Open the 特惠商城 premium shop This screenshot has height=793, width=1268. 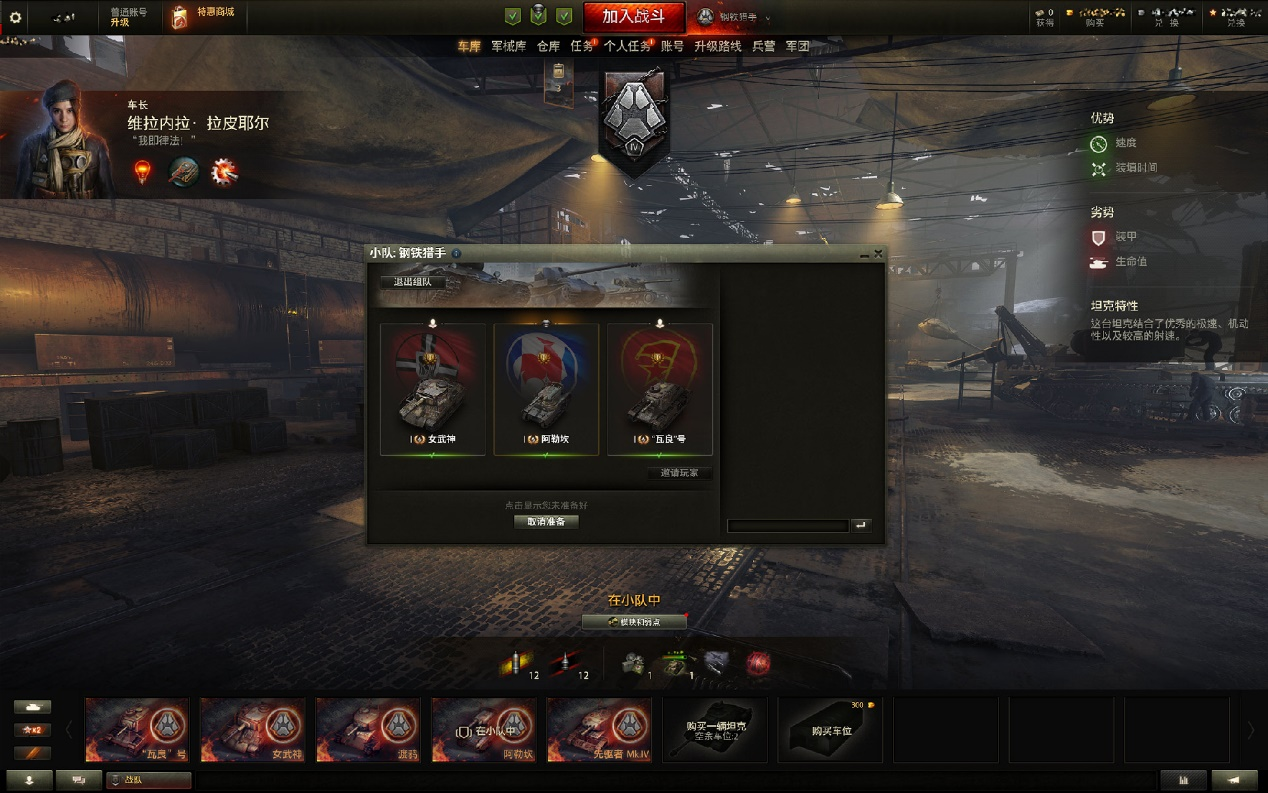207,17
